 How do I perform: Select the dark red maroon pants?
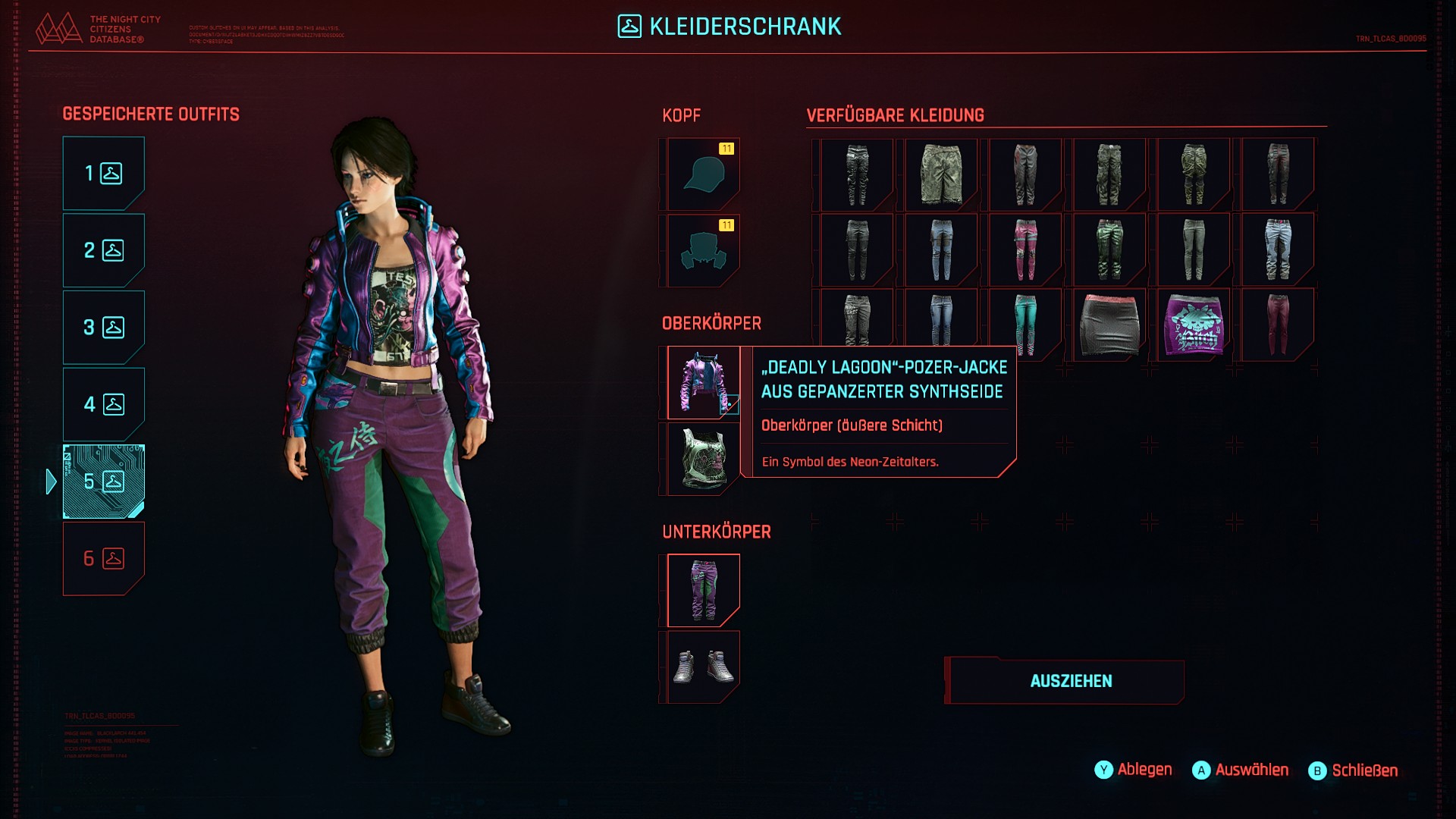click(1278, 325)
